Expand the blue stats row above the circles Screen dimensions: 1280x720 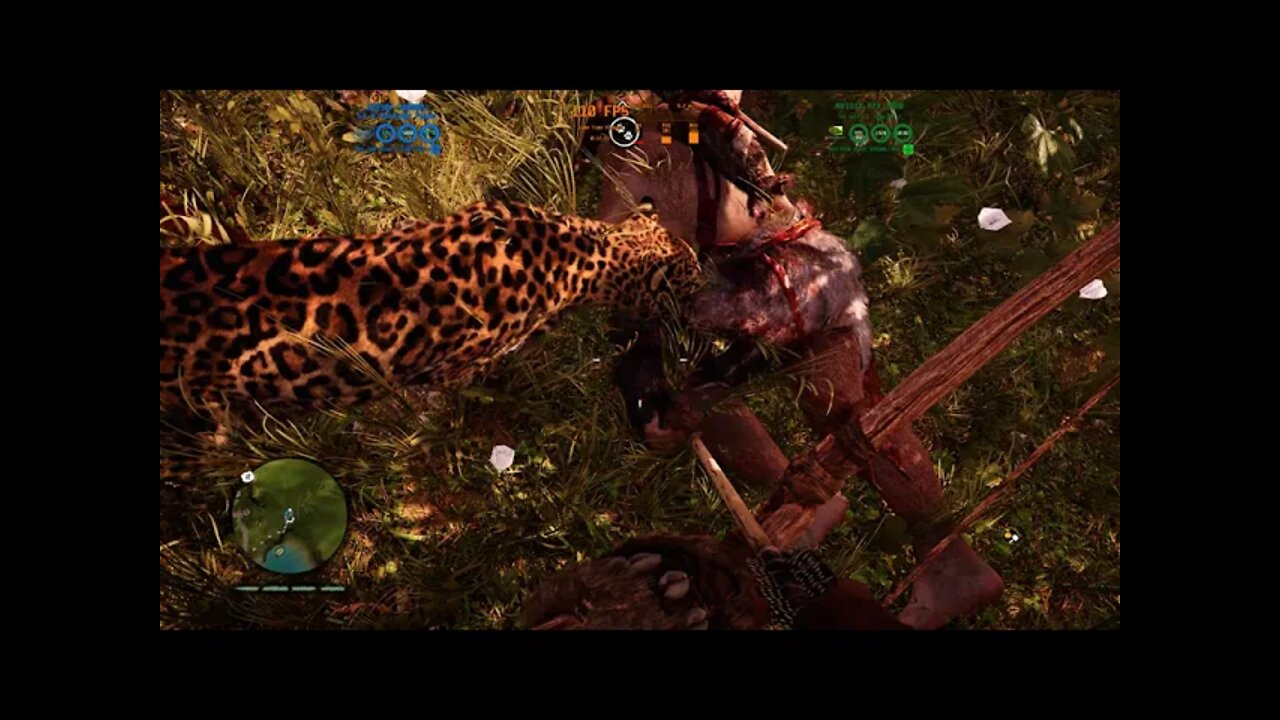click(396, 115)
